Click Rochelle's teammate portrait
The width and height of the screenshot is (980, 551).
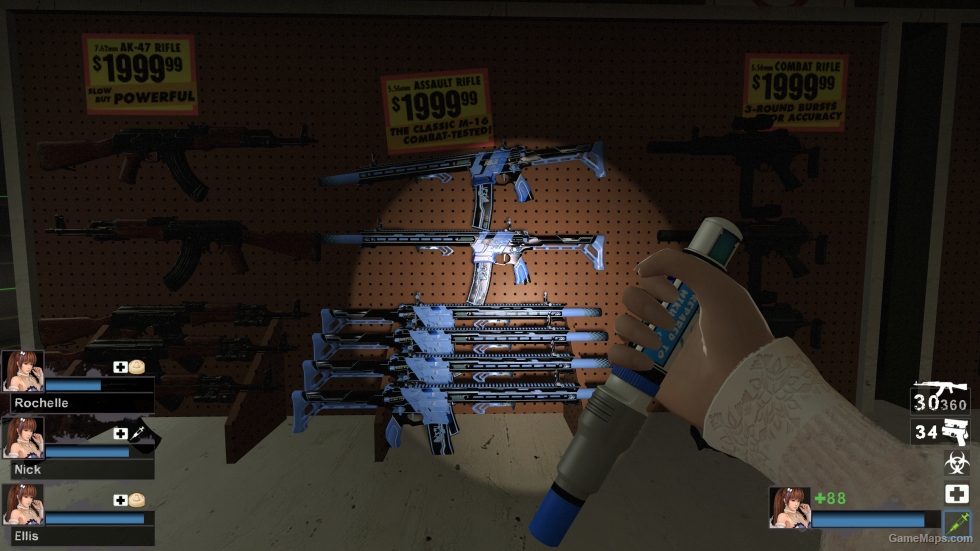click(x=22, y=370)
